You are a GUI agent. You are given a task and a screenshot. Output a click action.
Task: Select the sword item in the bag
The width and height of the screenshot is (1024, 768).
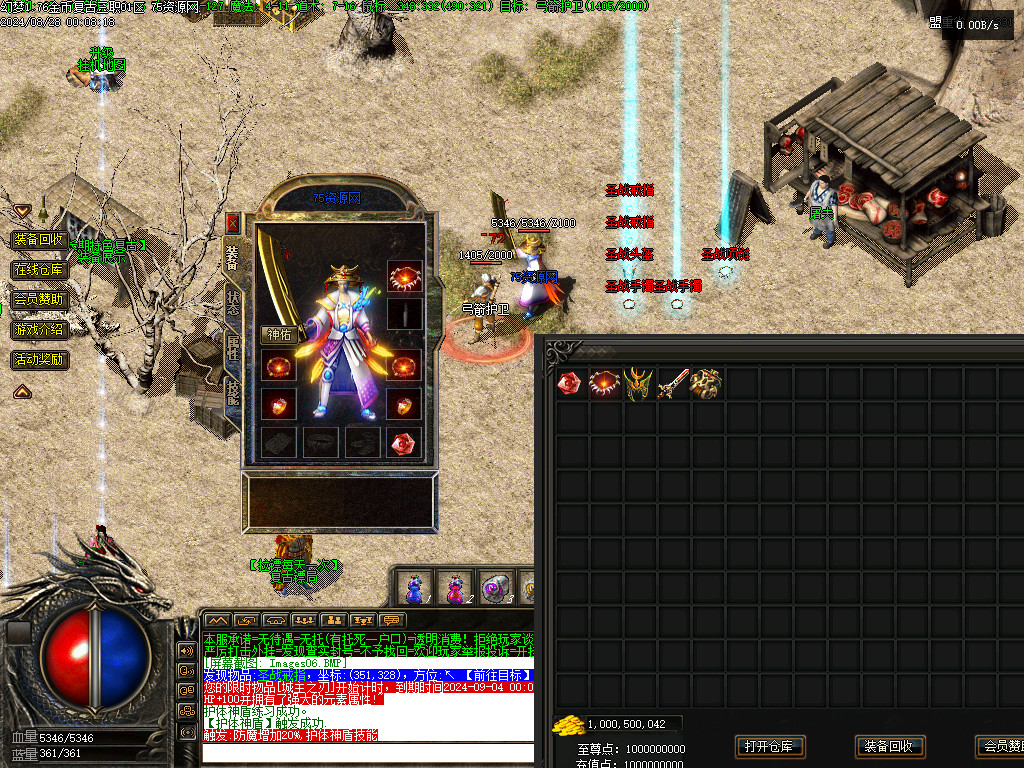pyautogui.click(x=673, y=384)
